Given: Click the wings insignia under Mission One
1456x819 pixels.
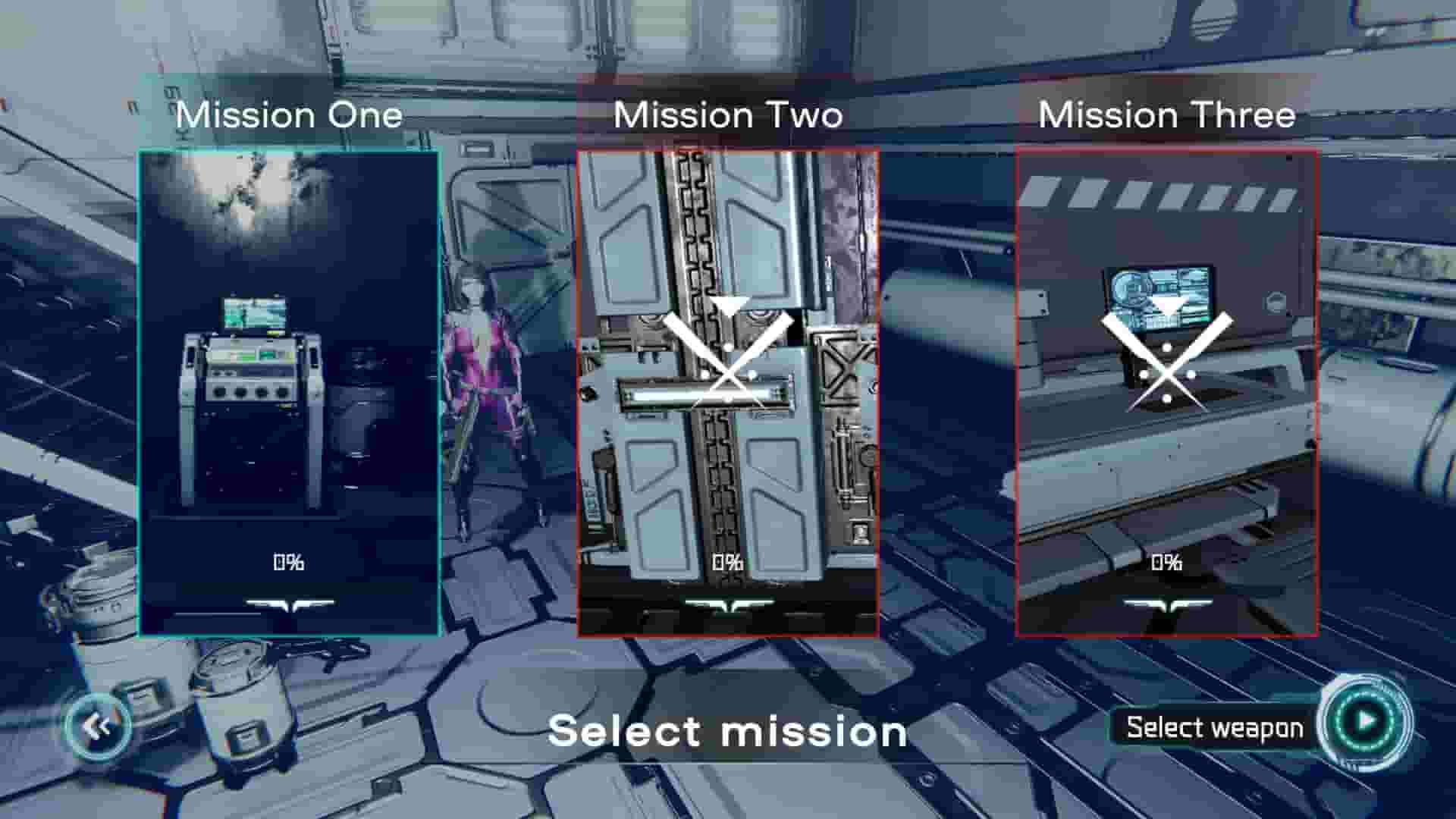Looking at the screenshot, I should point(290,603).
